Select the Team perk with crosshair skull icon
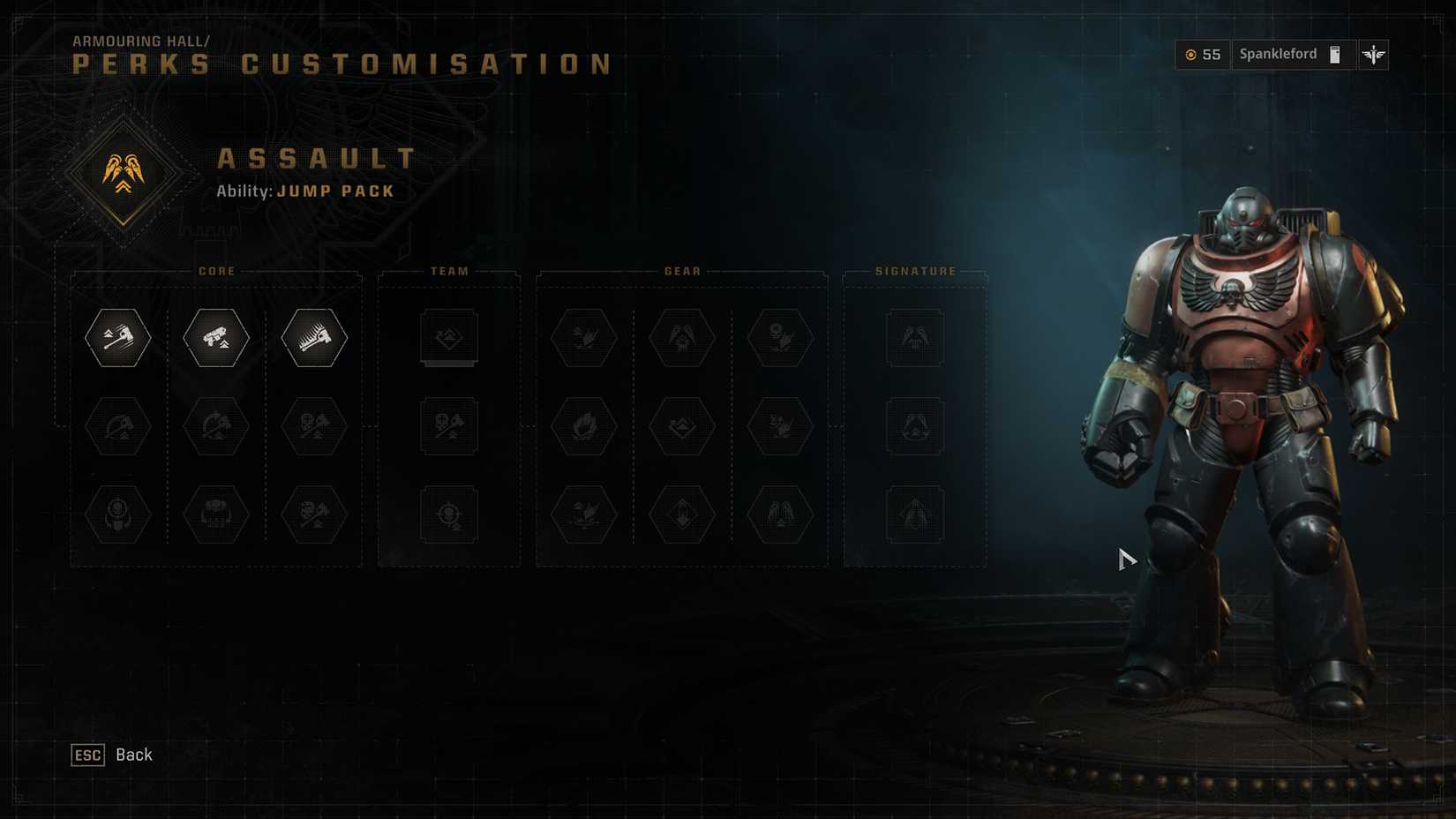1456x819 pixels. [x=449, y=514]
